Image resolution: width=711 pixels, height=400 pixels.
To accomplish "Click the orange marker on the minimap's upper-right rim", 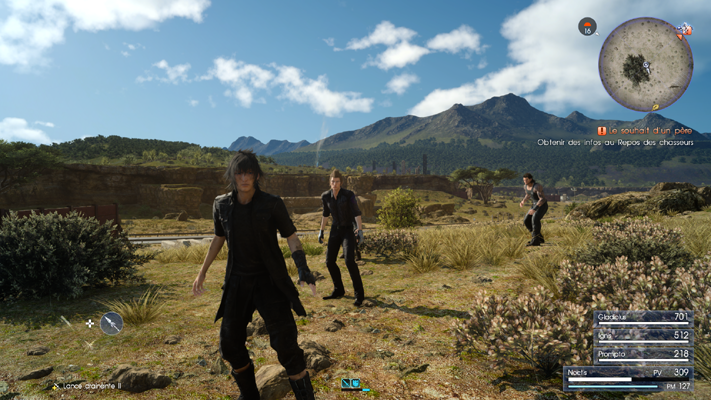I will tap(684, 32).
